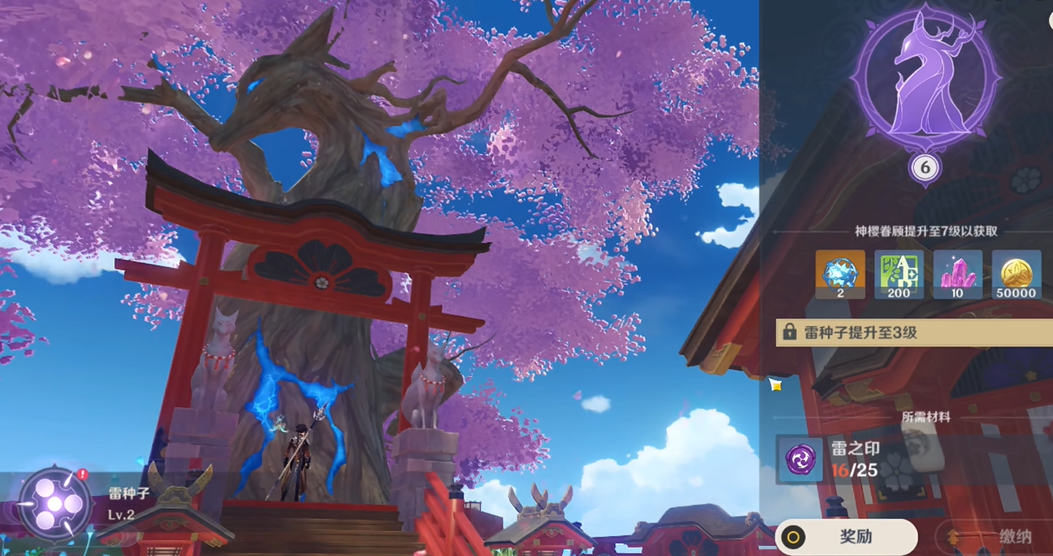View the 50000 Mora coin reward
This screenshot has width=1053, height=556.
click(1016, 273)
